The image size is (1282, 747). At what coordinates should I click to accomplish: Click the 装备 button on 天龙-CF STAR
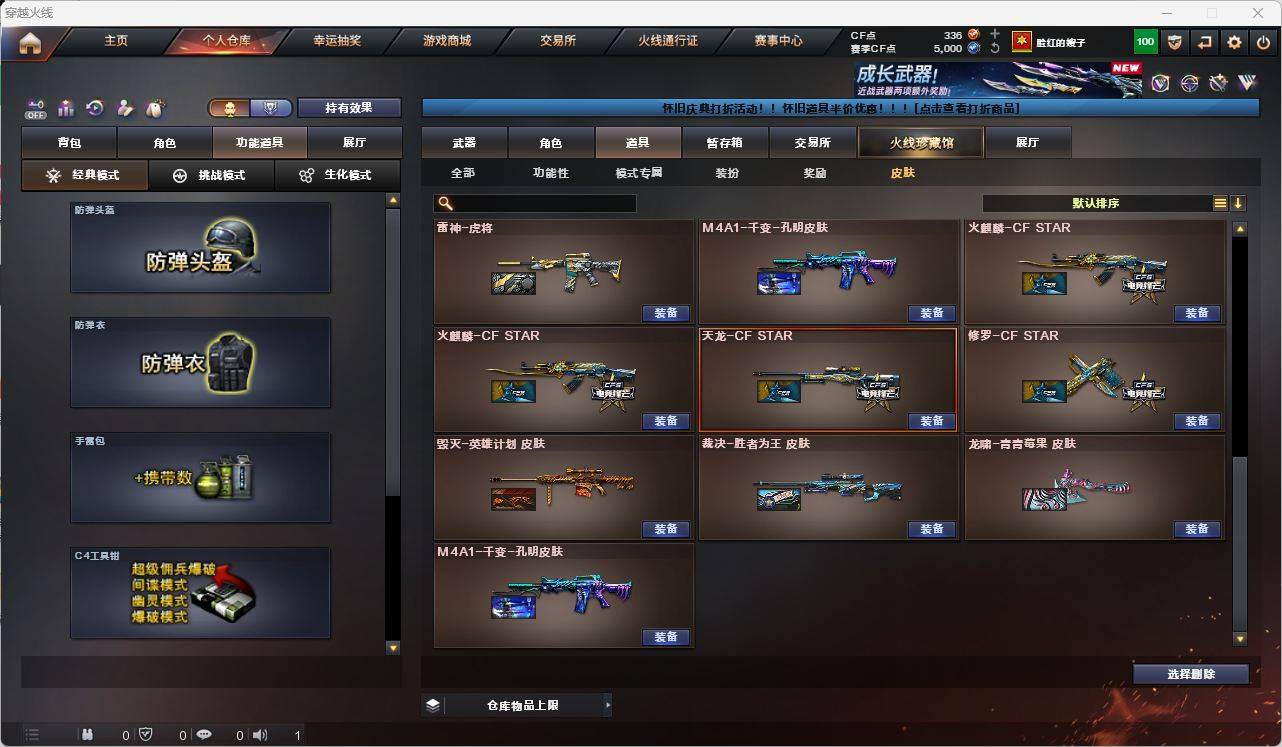click(x=932, y=421)
